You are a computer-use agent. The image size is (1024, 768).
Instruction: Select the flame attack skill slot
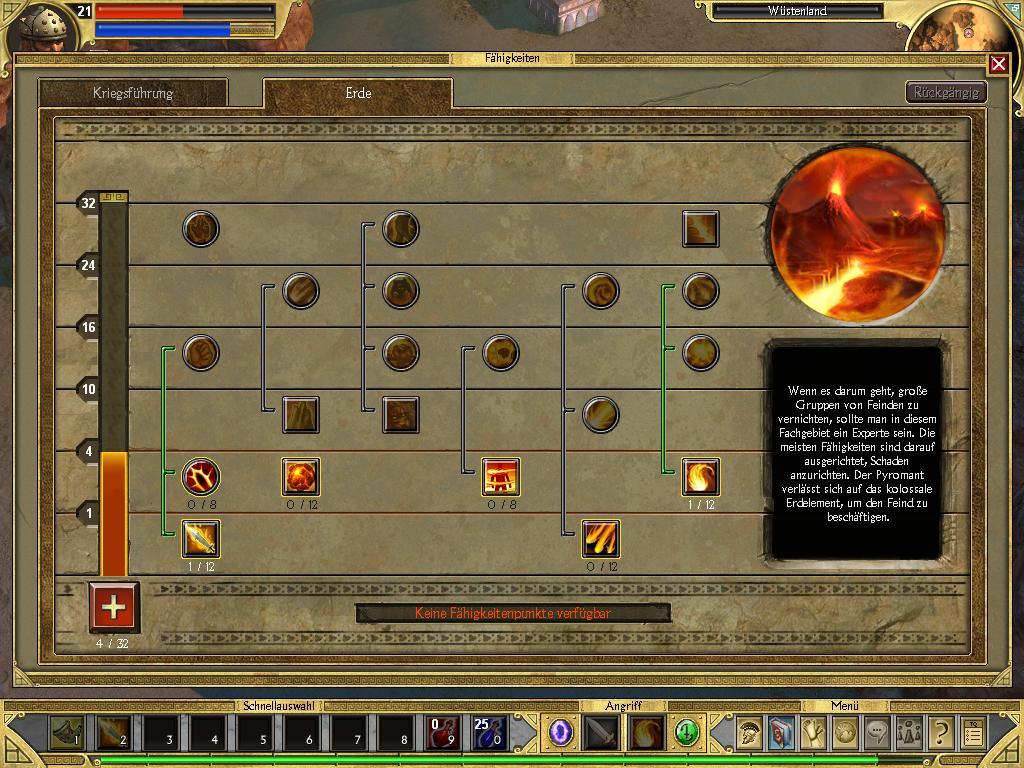646,734
